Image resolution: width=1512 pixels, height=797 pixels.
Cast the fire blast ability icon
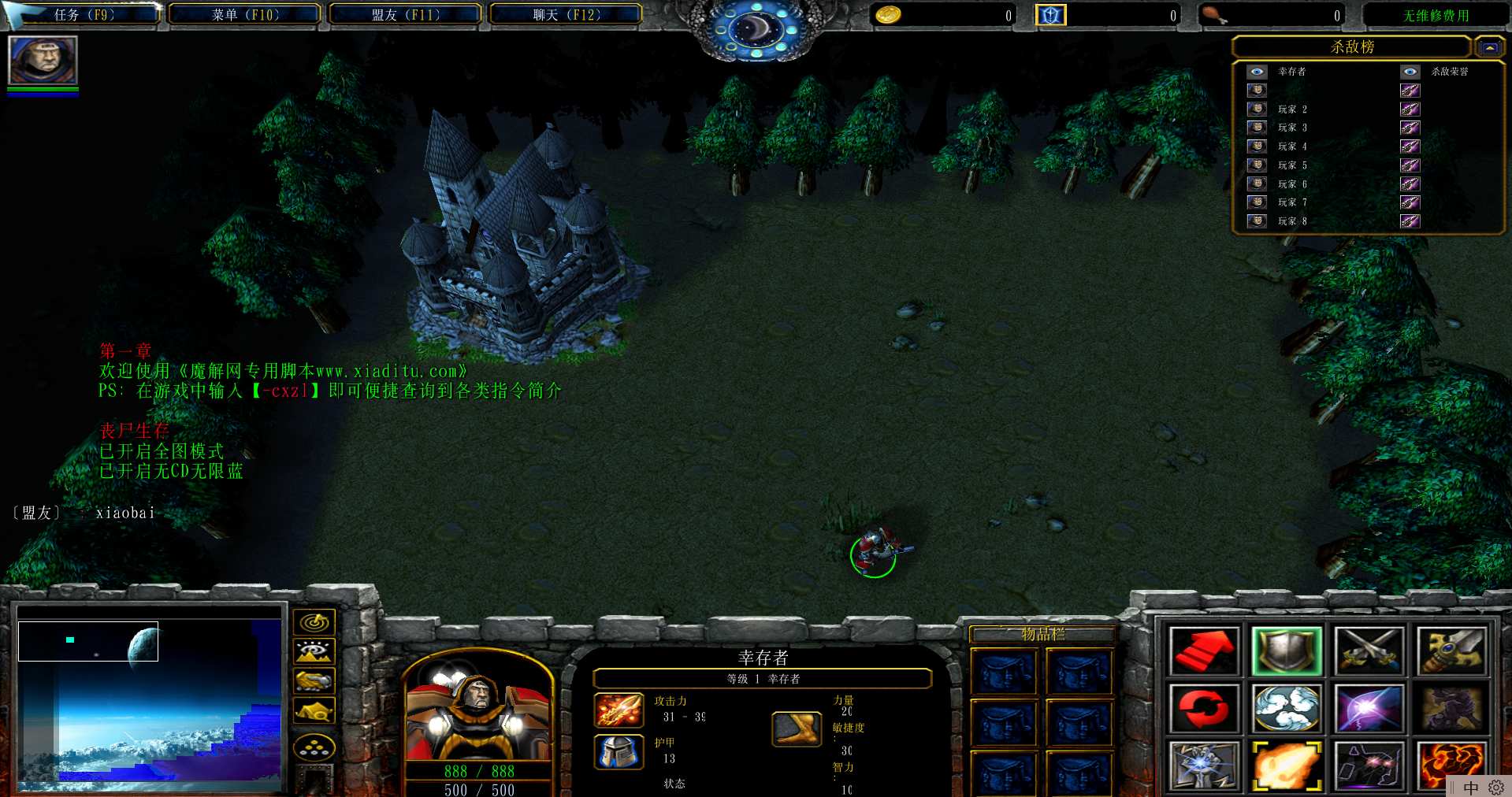[1286, 765]
